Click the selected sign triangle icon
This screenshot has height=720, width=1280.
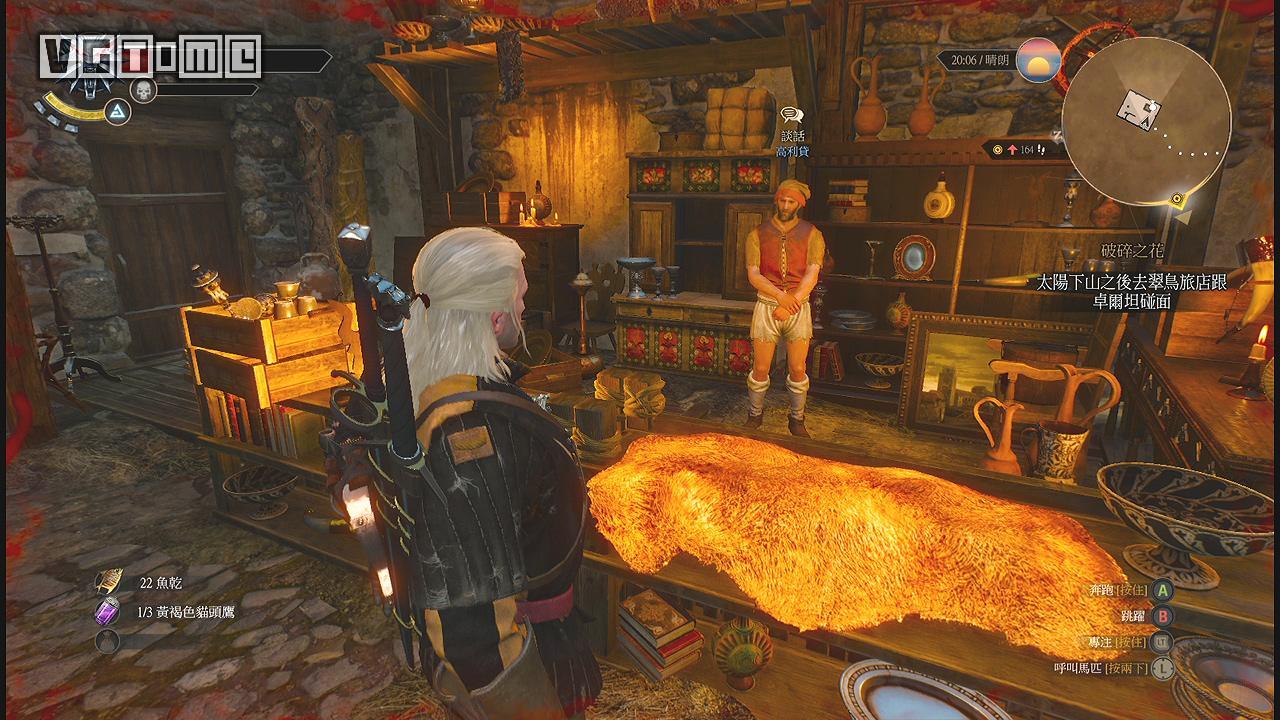pyautogui.click(x=118, y=112)
